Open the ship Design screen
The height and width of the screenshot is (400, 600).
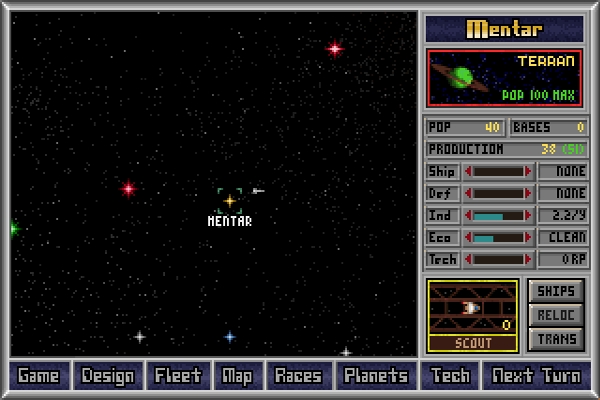pyautogui.click(x=108, y=376)
